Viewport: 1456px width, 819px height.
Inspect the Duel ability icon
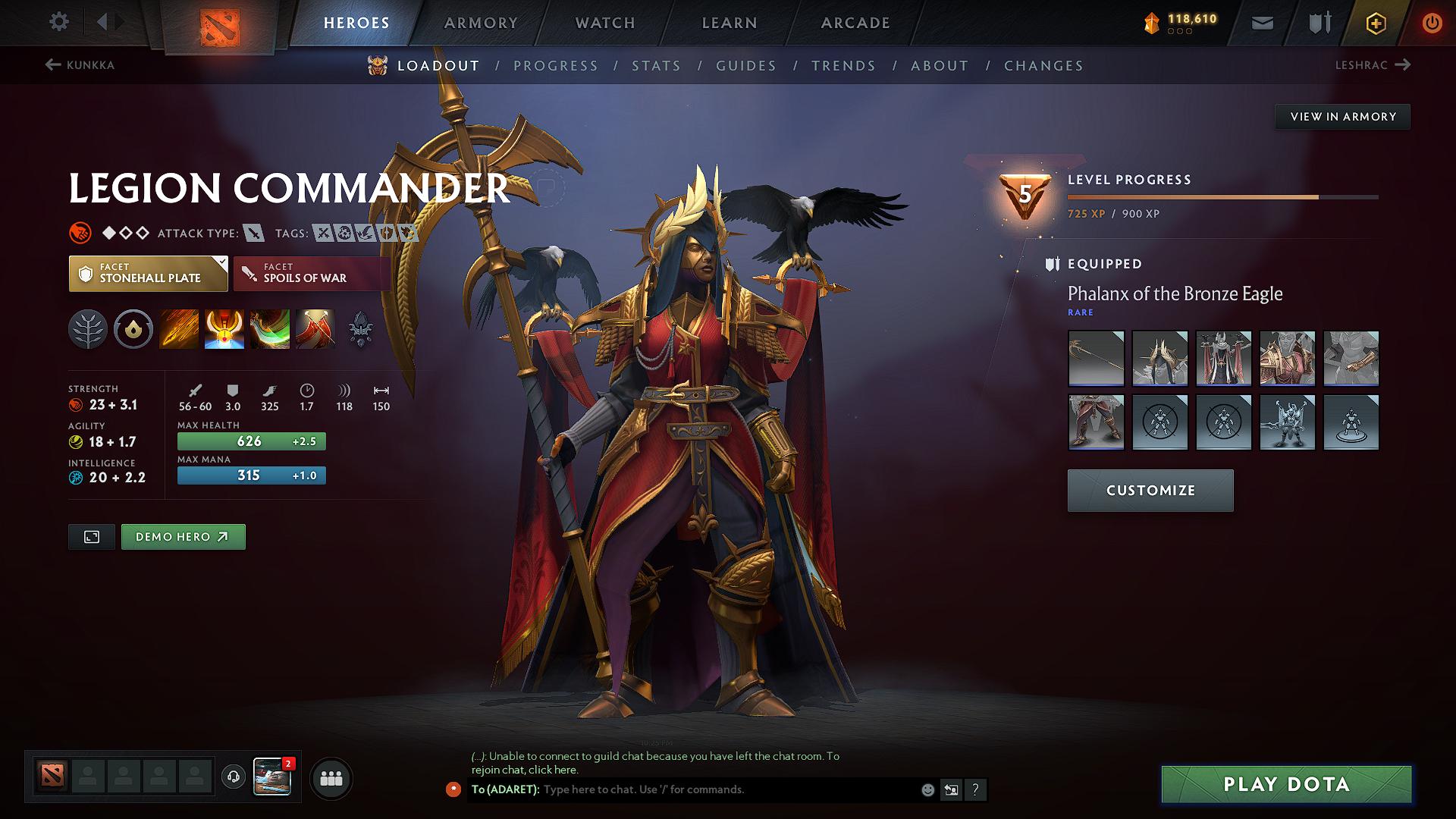pos(315,329)
